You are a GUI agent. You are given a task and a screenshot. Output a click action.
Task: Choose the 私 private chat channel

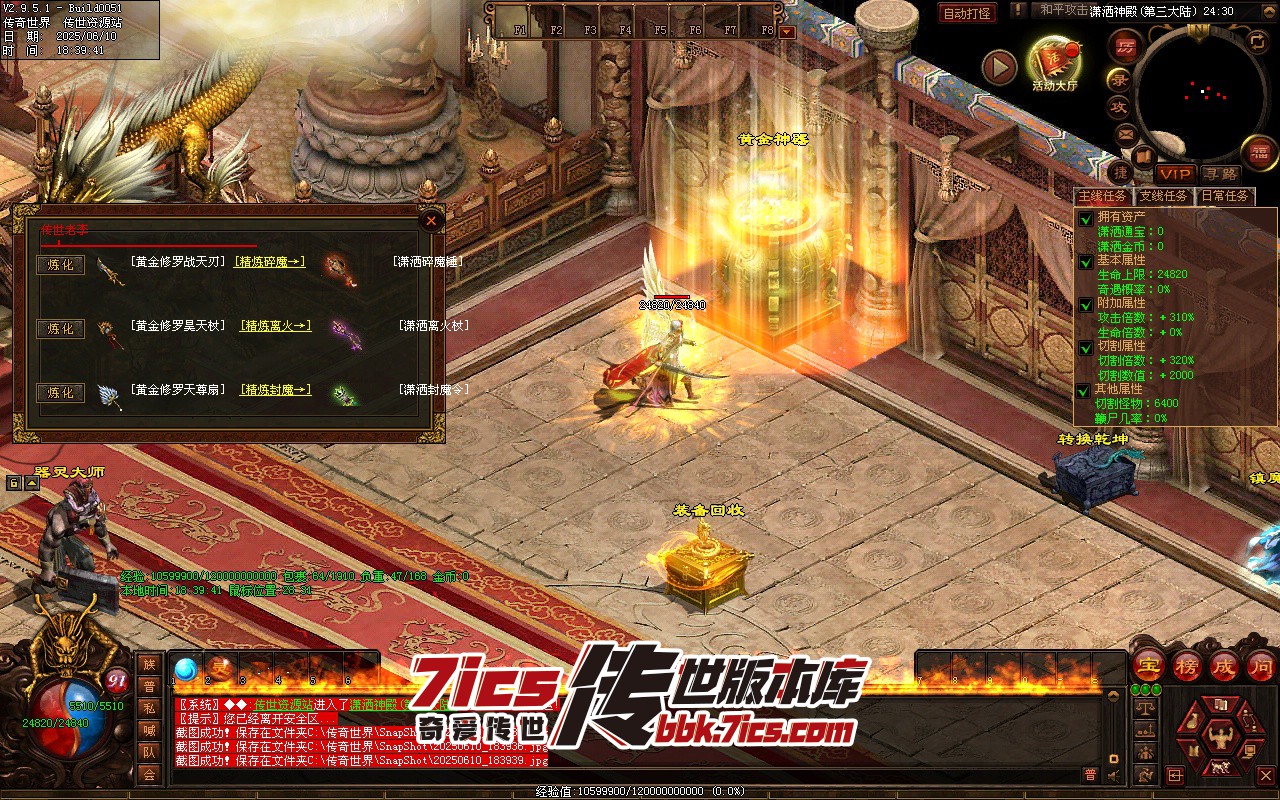(149, 709)
